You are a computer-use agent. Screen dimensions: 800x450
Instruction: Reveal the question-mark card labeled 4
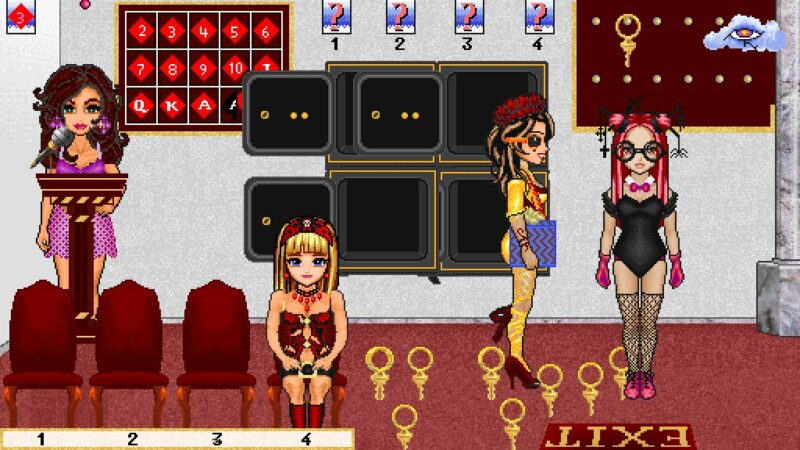coord(537,17)
